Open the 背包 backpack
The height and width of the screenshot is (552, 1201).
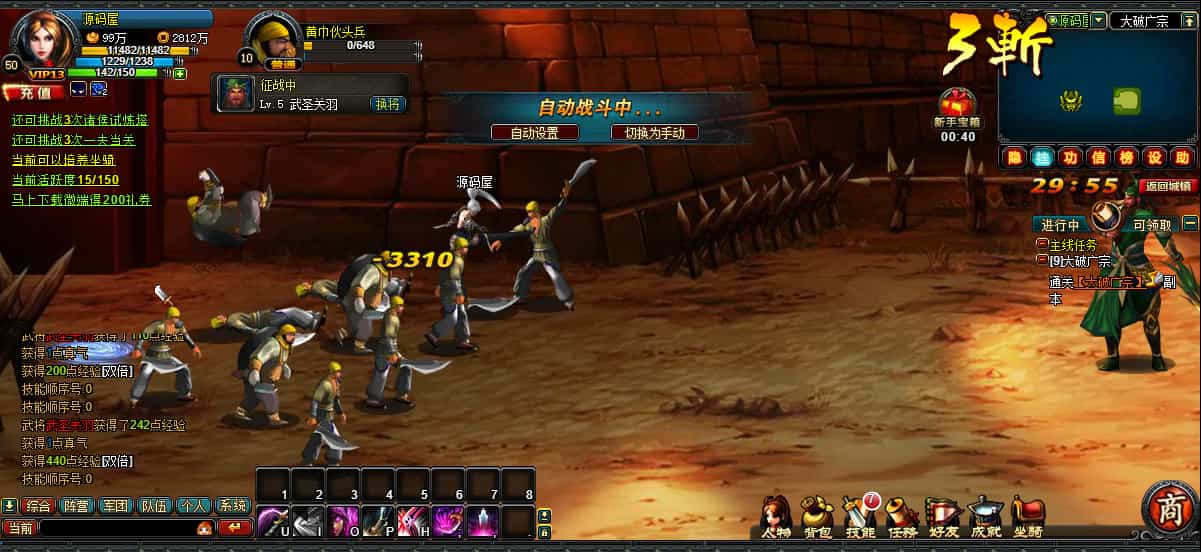[x=817, y=516]
